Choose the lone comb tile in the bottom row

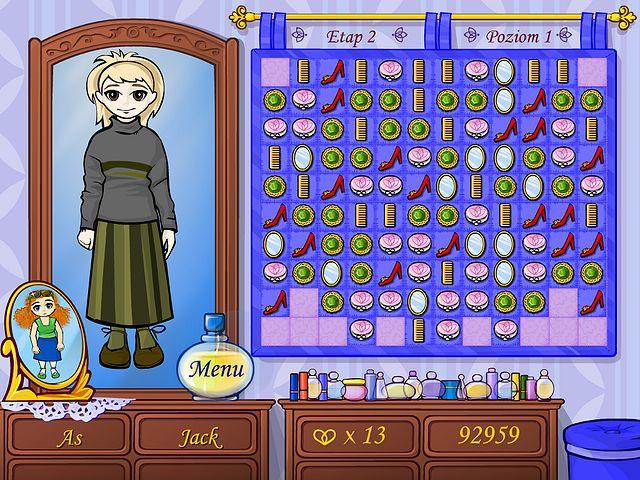tap(419, 329)
